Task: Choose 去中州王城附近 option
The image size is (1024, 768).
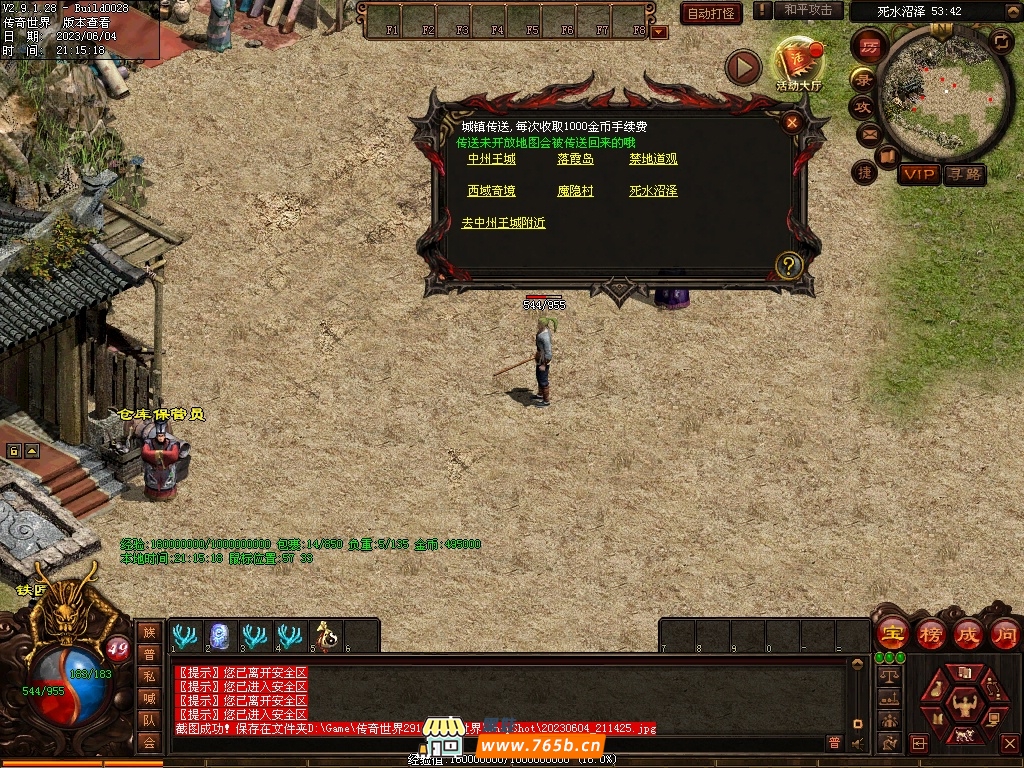Action: pos(504,223)
